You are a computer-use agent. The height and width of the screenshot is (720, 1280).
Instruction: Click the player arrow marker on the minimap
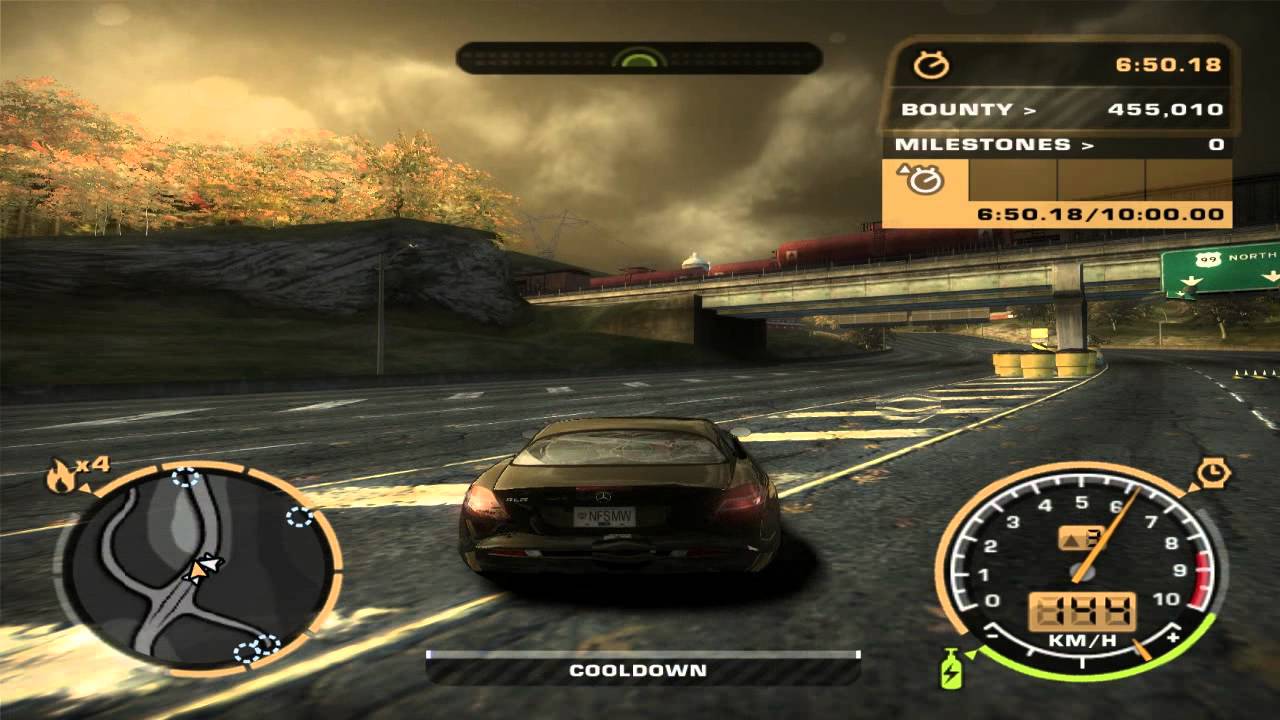pos(203,567)
